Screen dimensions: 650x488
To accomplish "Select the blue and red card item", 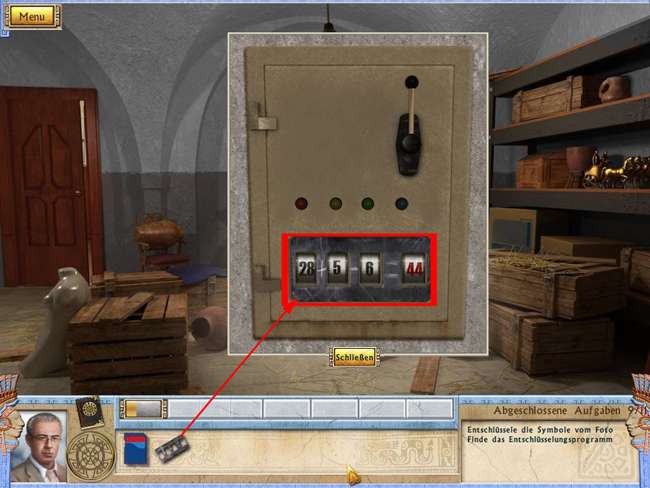I will (135, 448).
